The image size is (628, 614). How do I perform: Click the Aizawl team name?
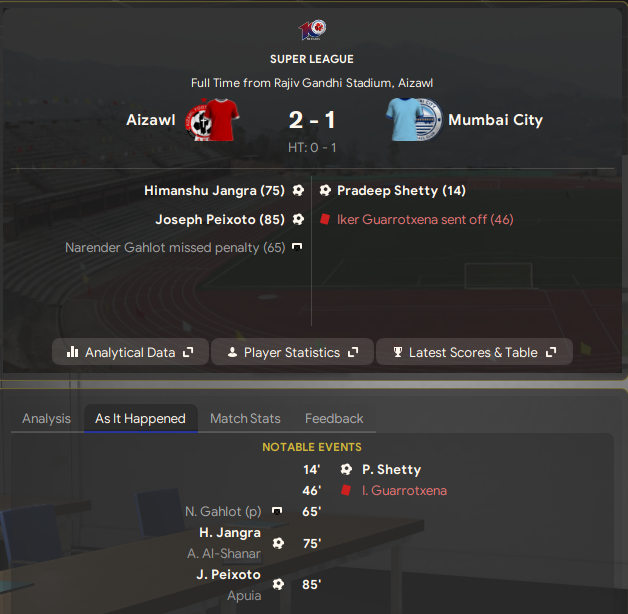coord(151,120)
